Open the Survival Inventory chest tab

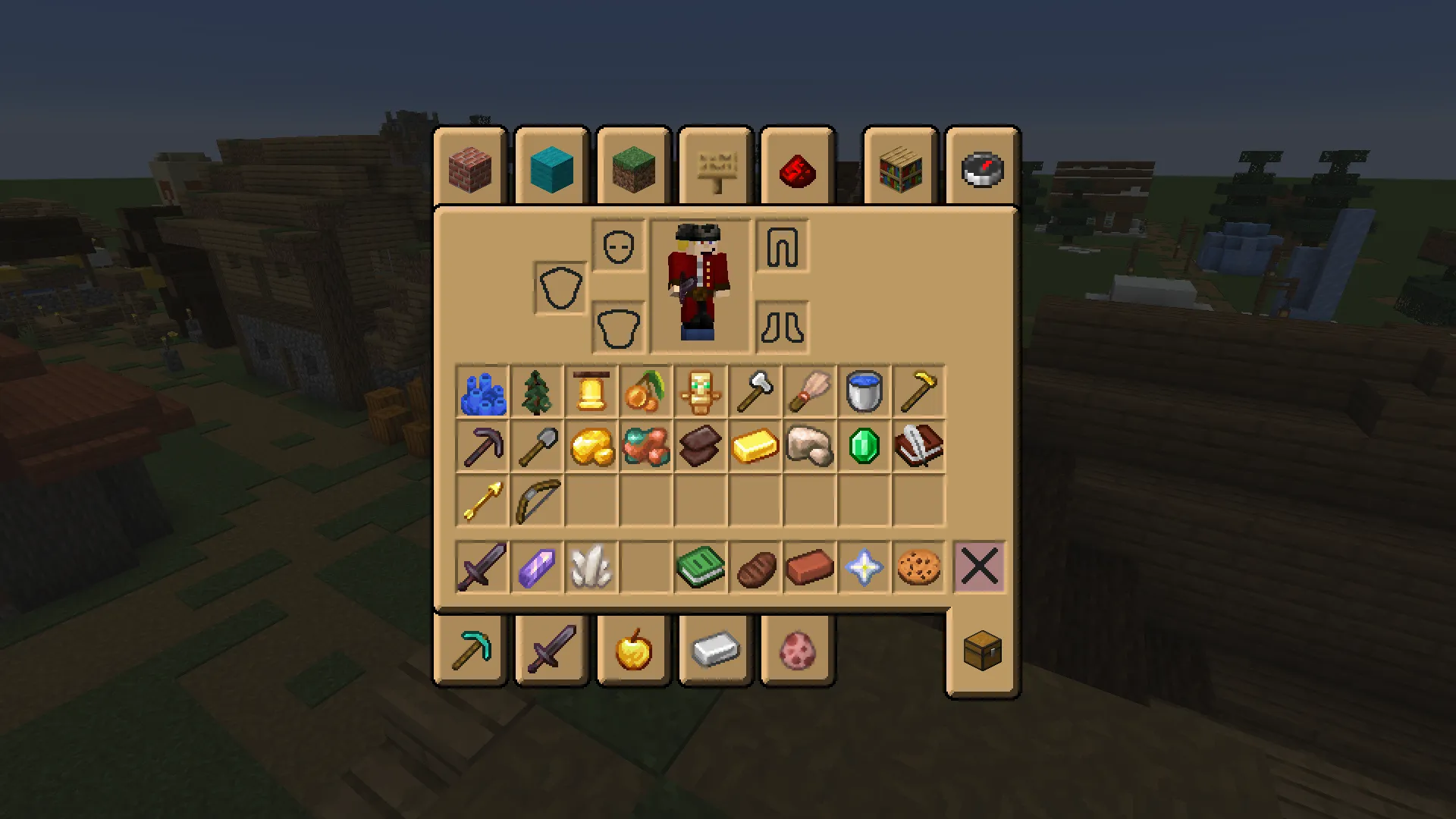(982, 651)
